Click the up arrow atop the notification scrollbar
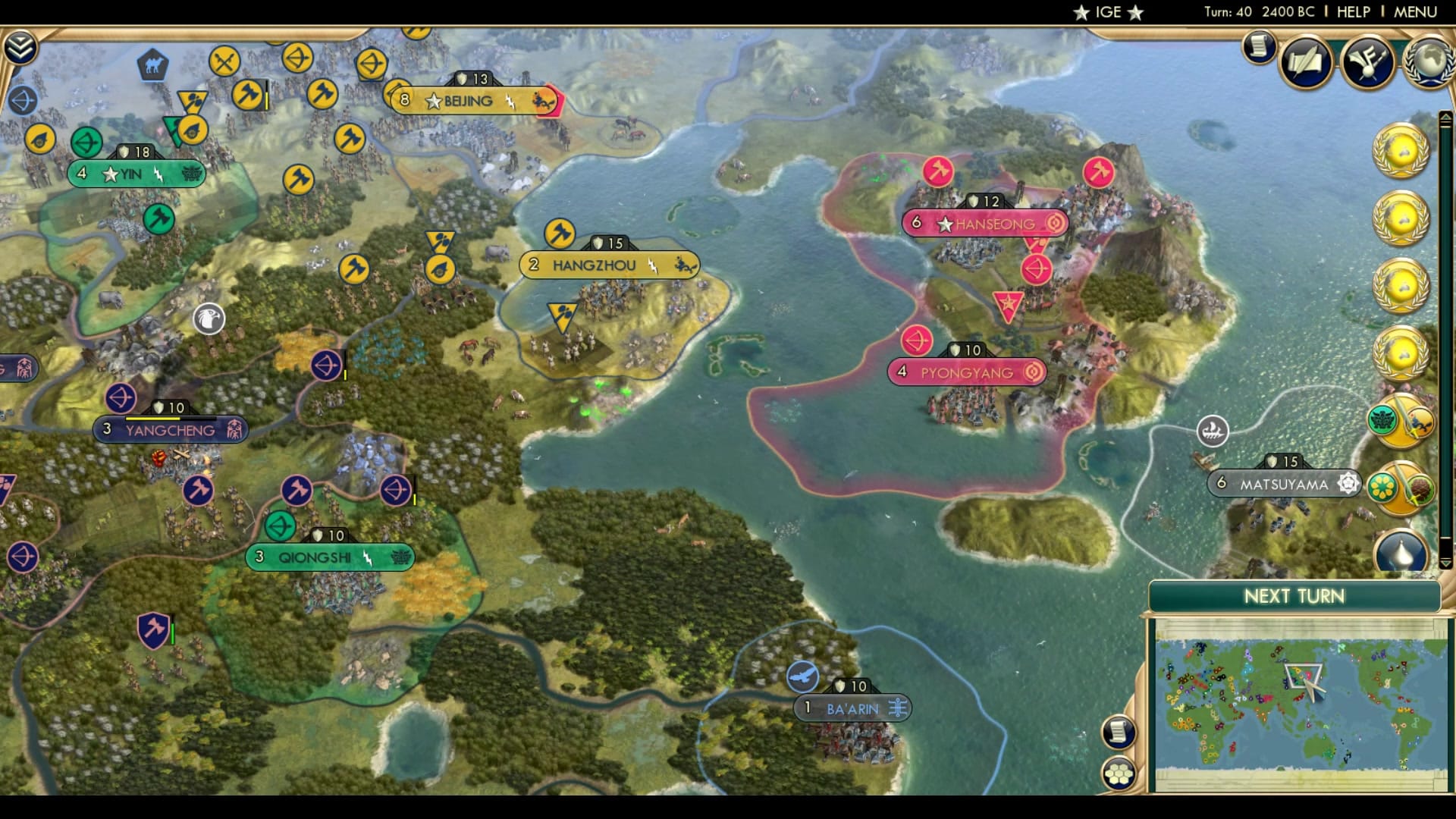1456x819 pixels. click(x=1445, y=115)
